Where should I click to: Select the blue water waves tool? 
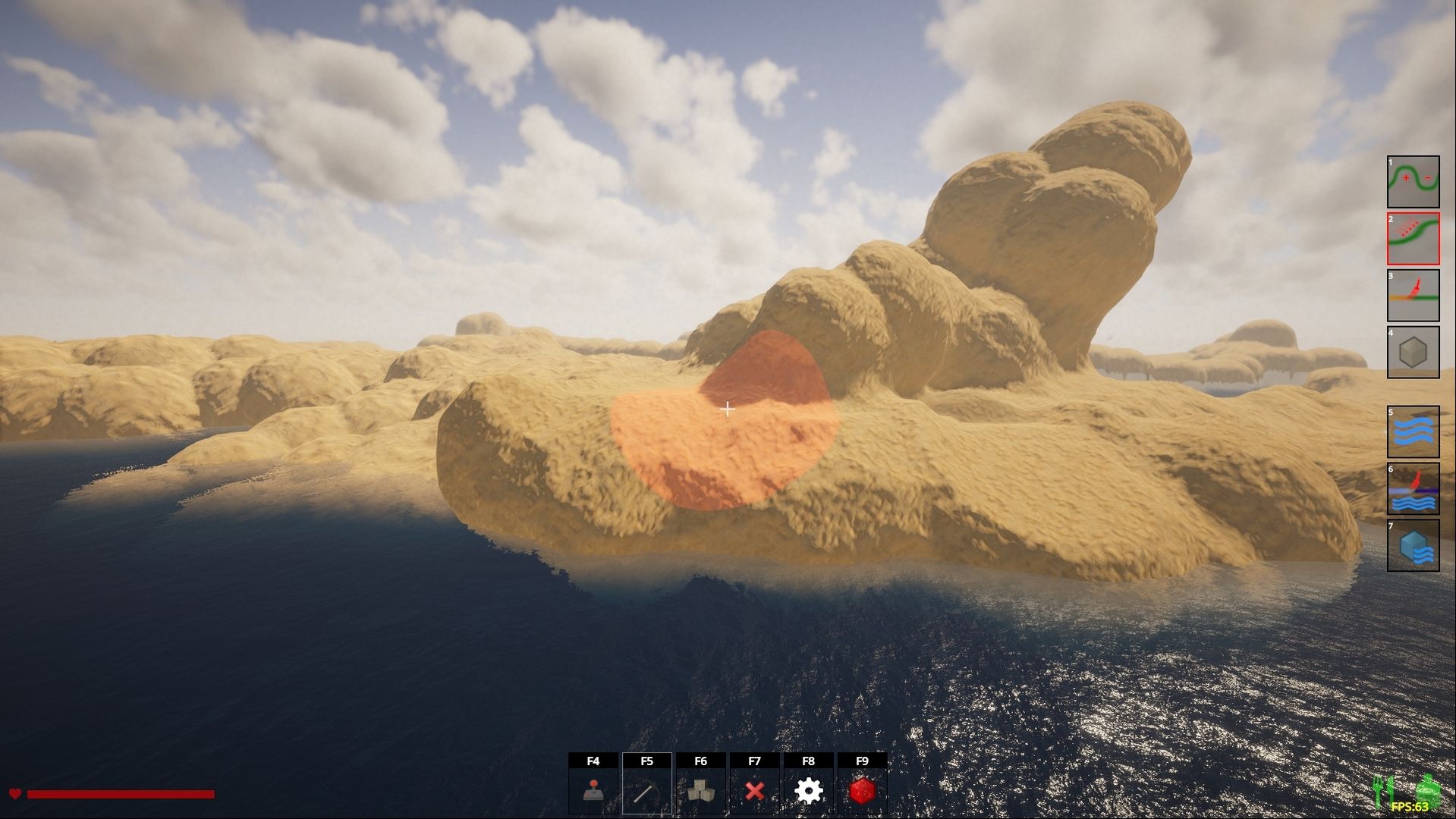[1413, 431]
